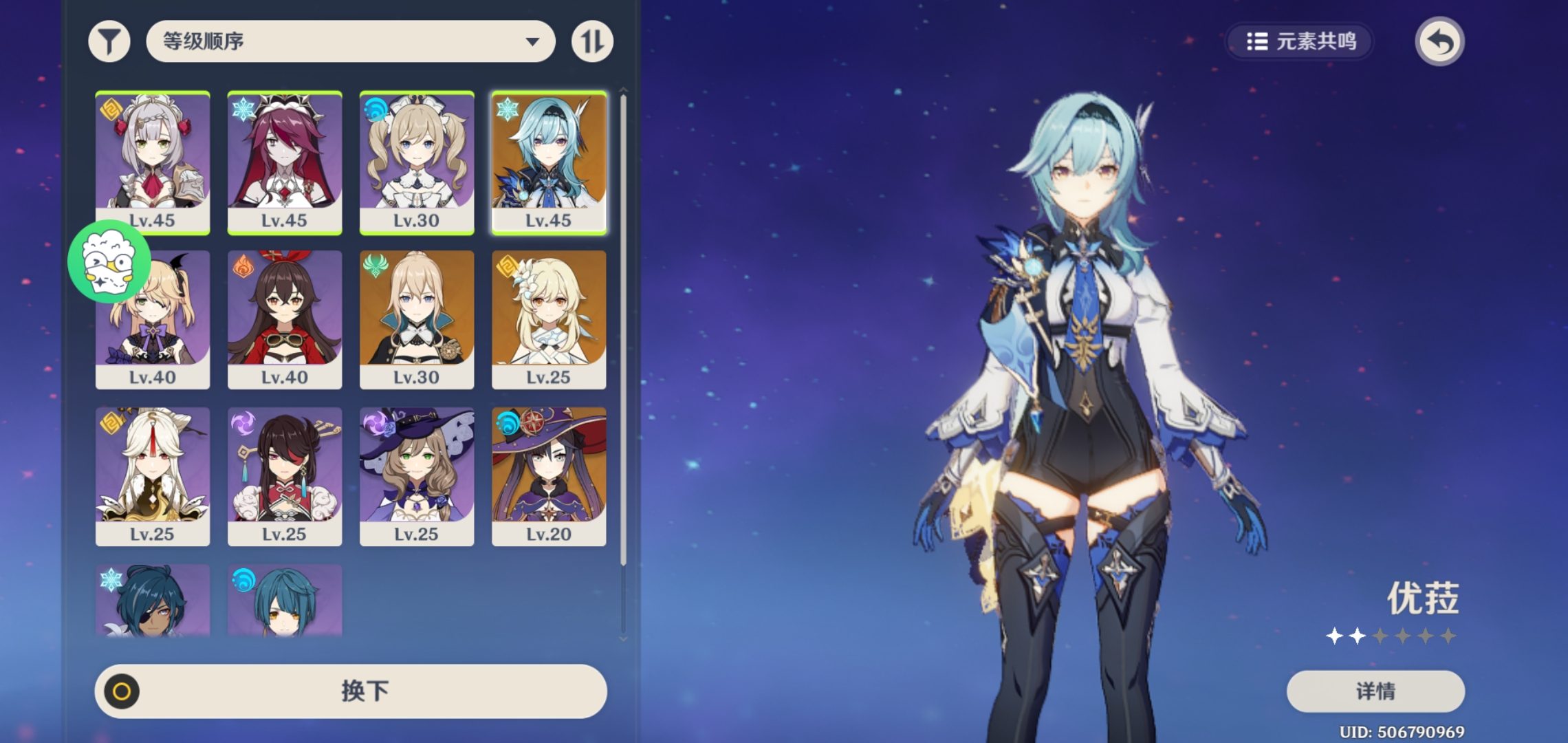Open 元素共鸣 elemental resonance list
The image size is (1568, 743).
[1300, 42]
